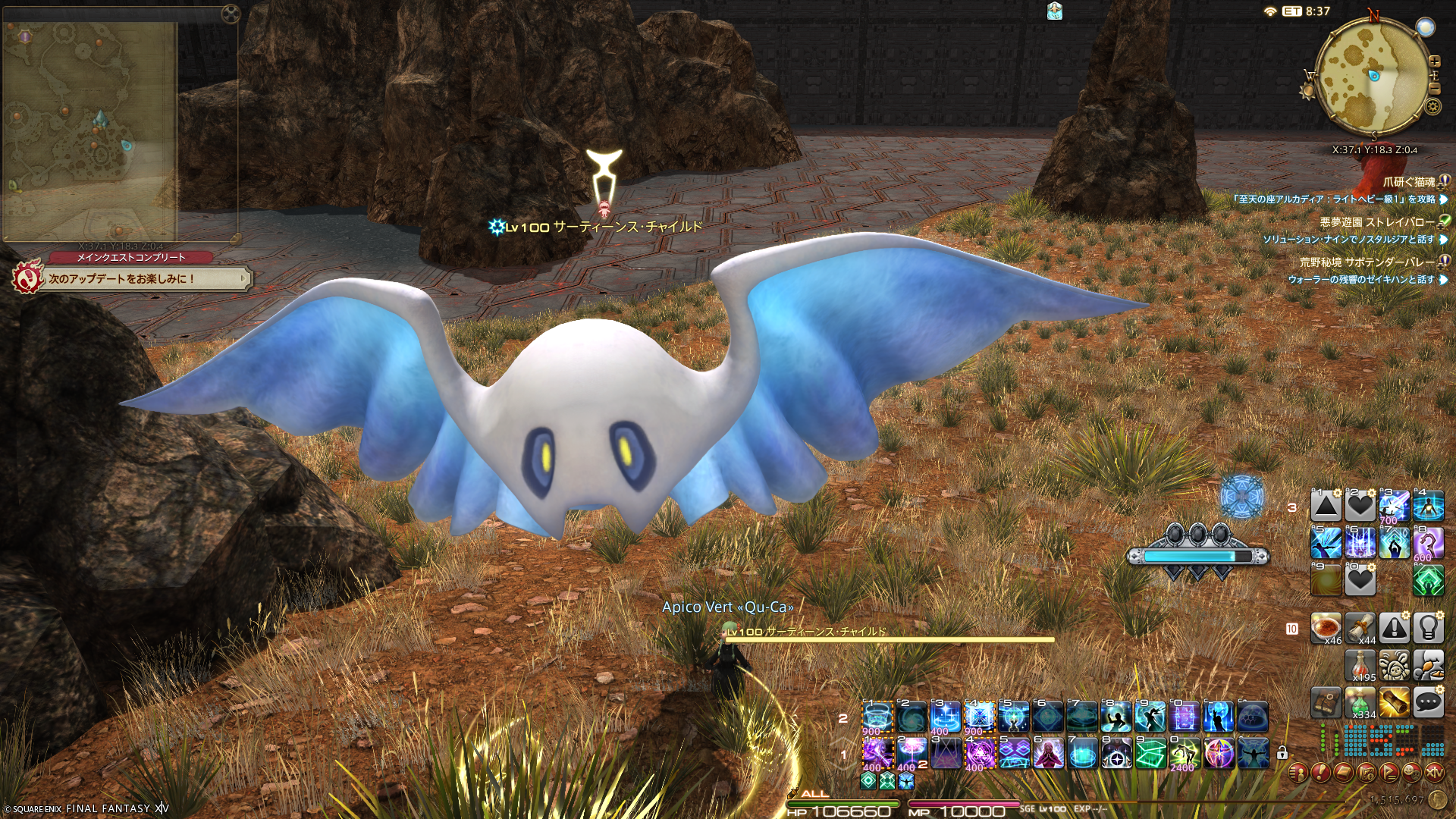Open the 爪研ぐ猫魂 quest entry
This screenshot has width=1456, height=819.
click(1409, 182)
